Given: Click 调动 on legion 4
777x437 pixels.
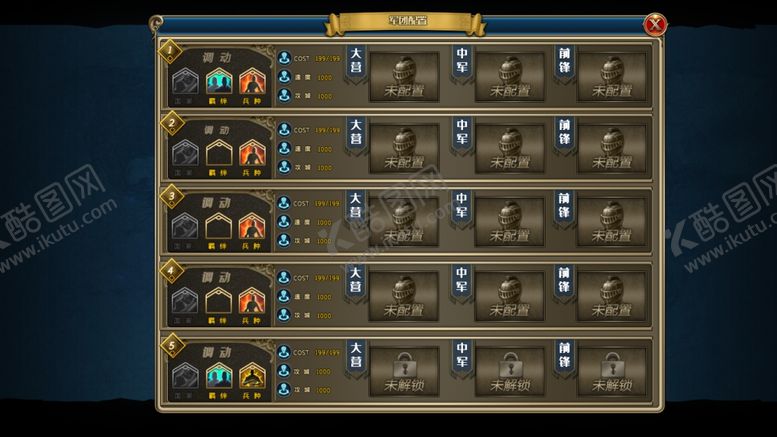Looking at the screenshot, I should click(x=216, y=277).
